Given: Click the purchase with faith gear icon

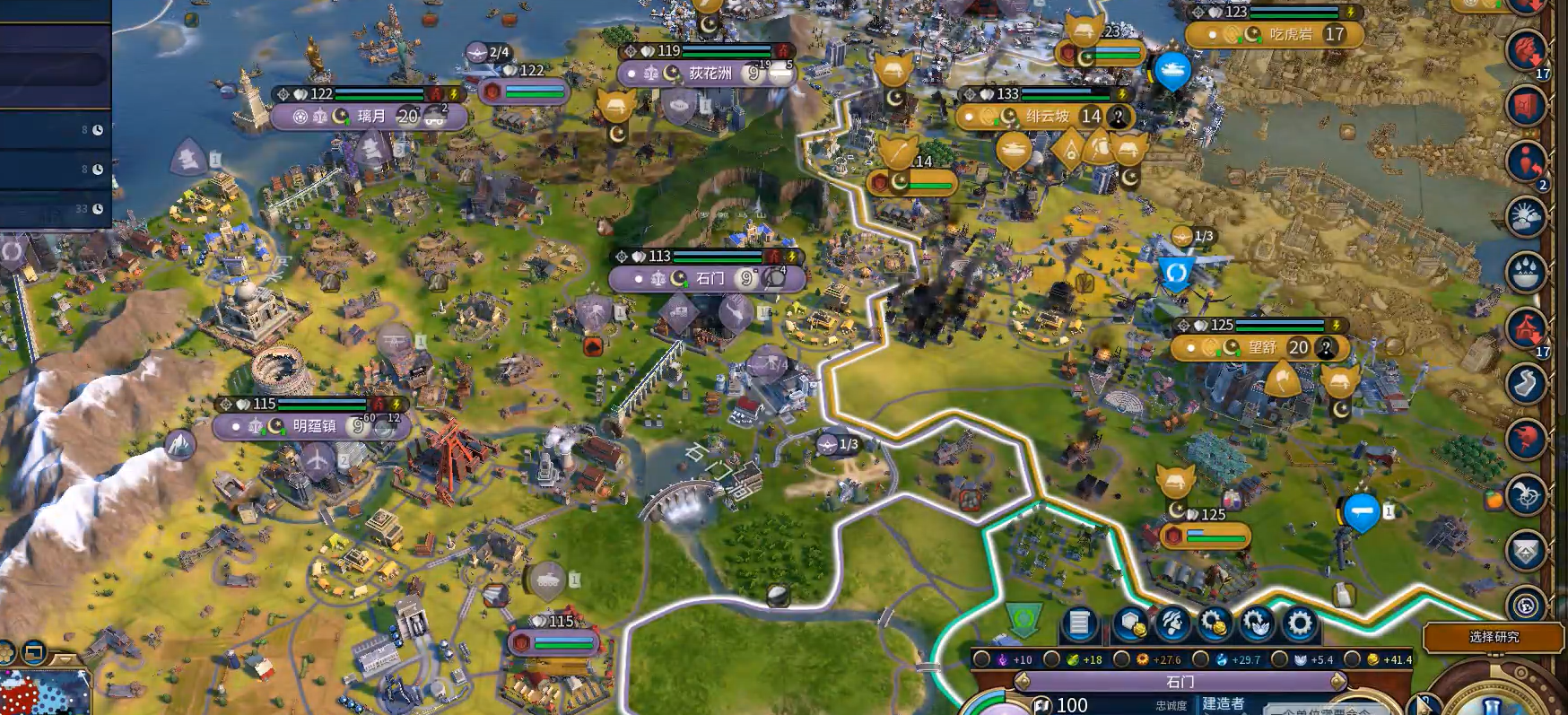Looking at the screenshot, I should click(1257, 623).
